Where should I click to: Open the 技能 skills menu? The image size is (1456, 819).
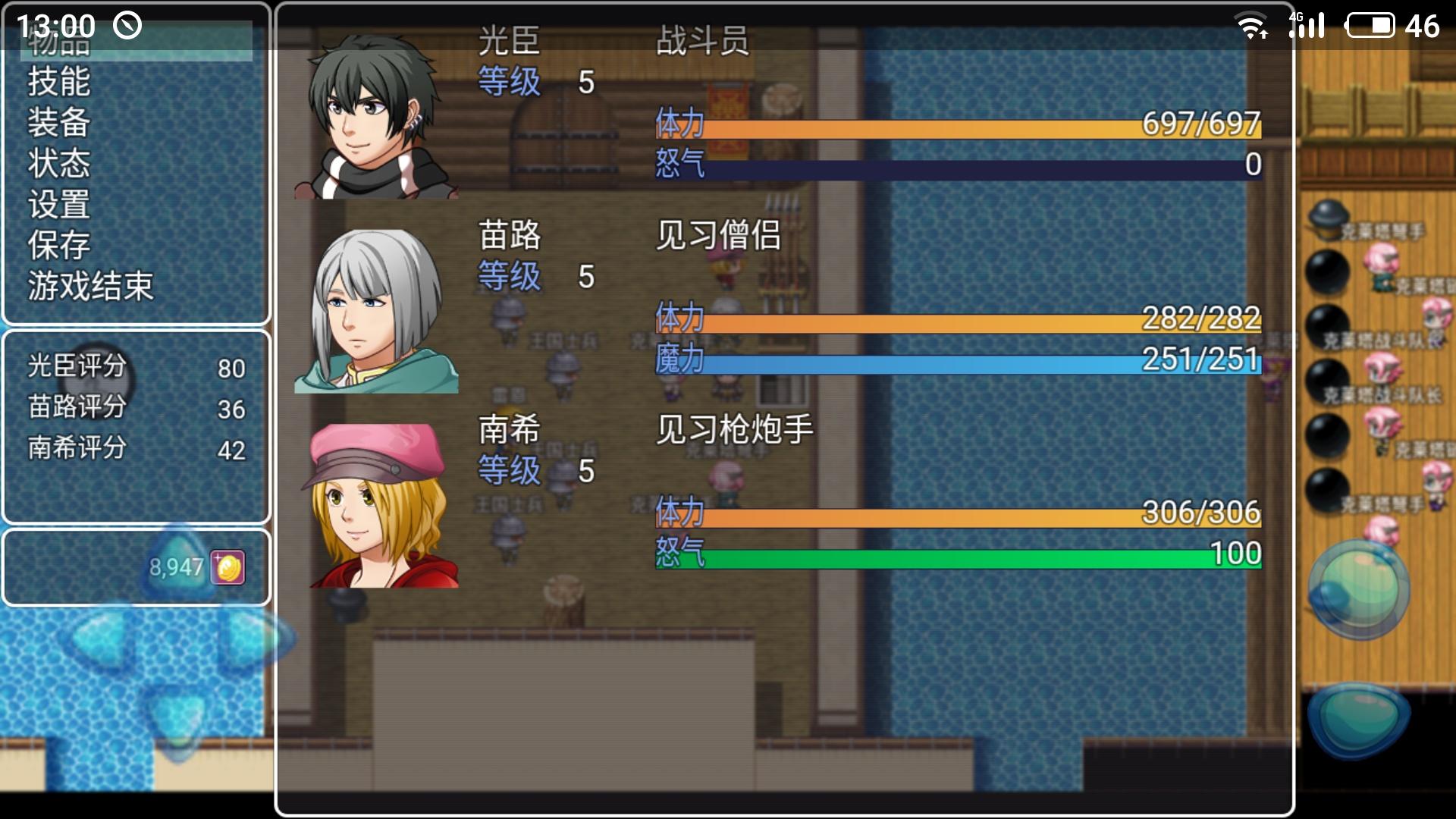point(59,82)
